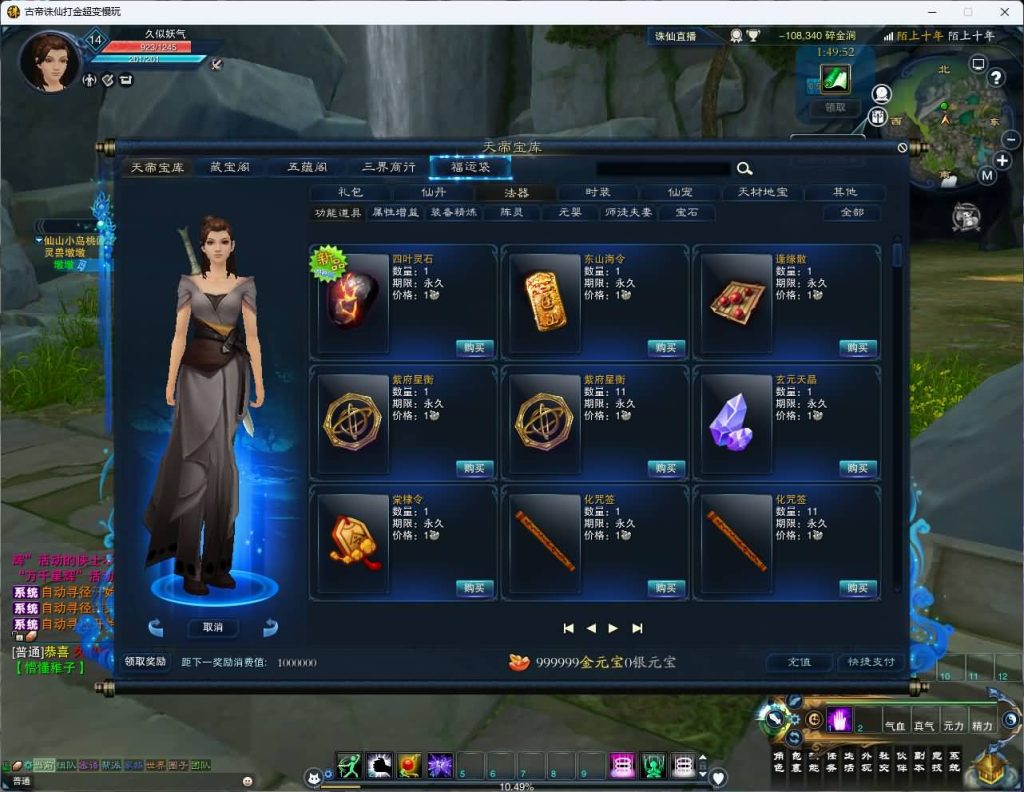Open the 充值 recharge button
Image resolution: width=1024 pixels, height=792 pixels.
(x=798, y=662)
